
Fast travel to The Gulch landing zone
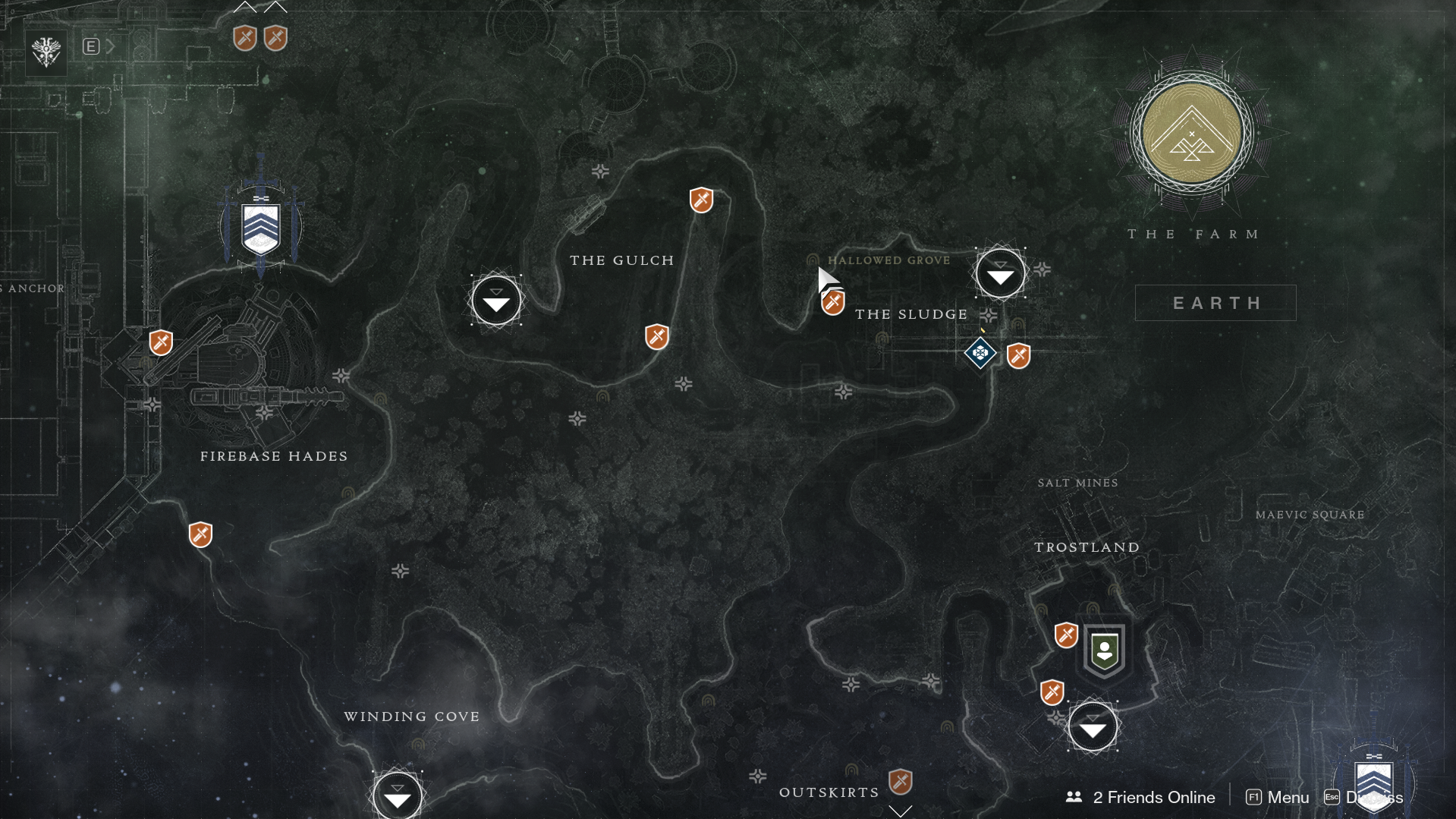pyautogui.click(x=496, y=301)
